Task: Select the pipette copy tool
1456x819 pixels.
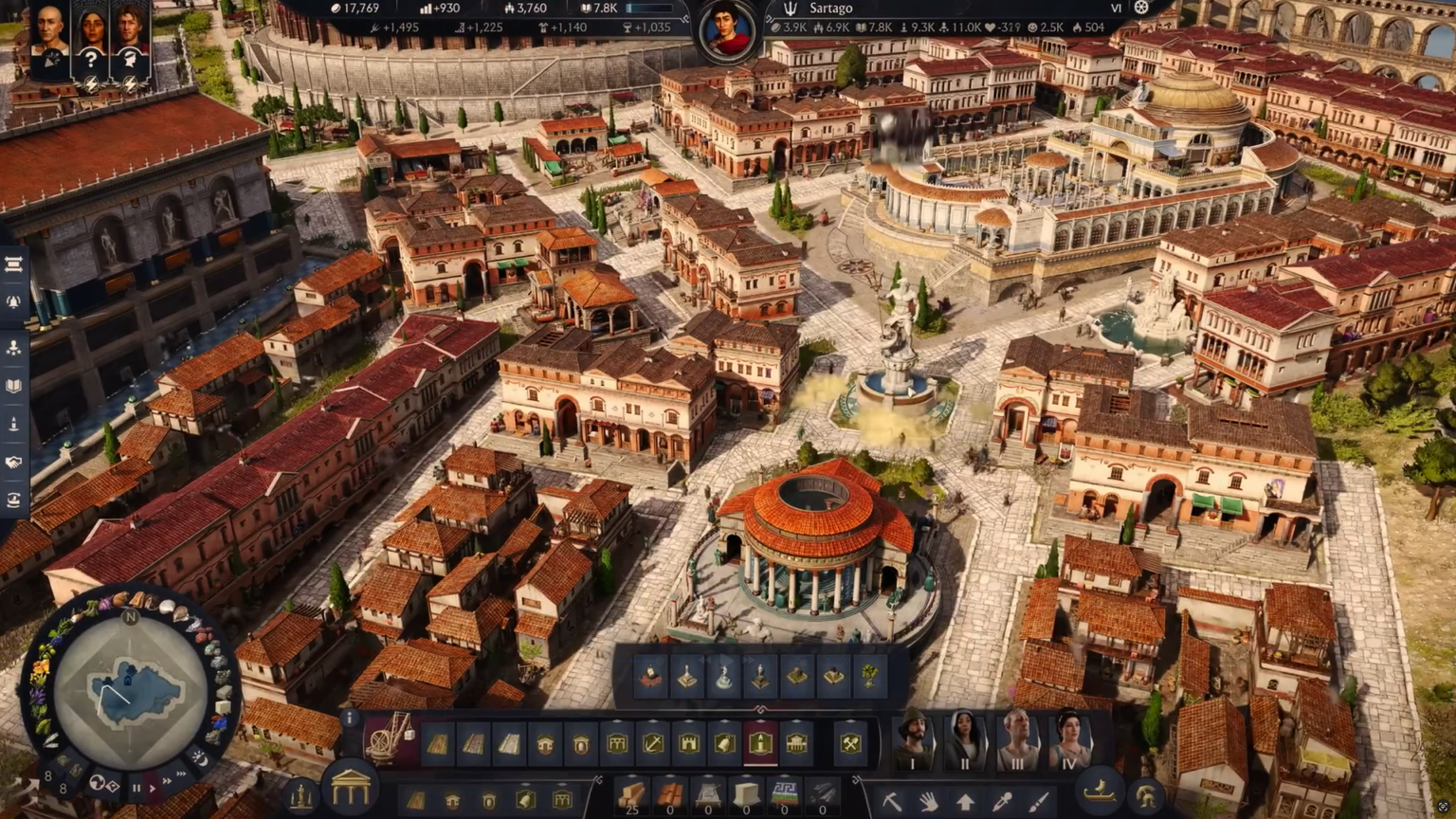Action: point(1003,801)
